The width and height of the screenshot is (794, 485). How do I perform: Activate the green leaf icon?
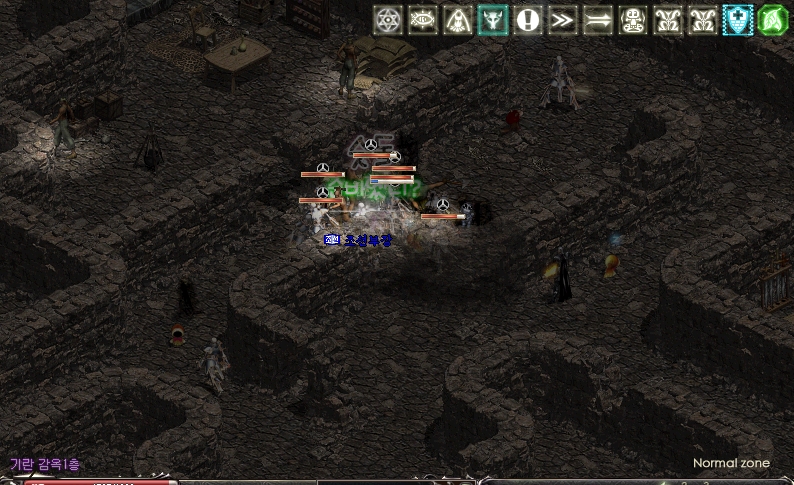click(773, 20)
